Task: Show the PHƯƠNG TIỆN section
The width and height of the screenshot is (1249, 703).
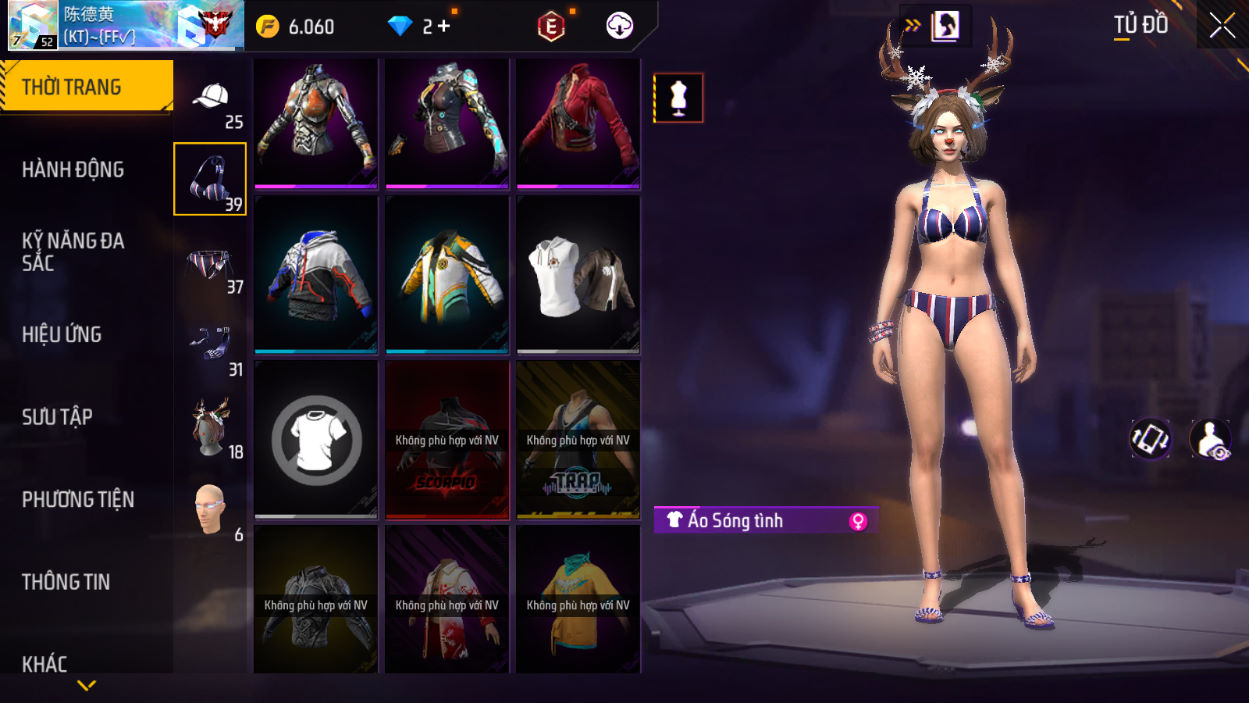Action: point(78,500)
